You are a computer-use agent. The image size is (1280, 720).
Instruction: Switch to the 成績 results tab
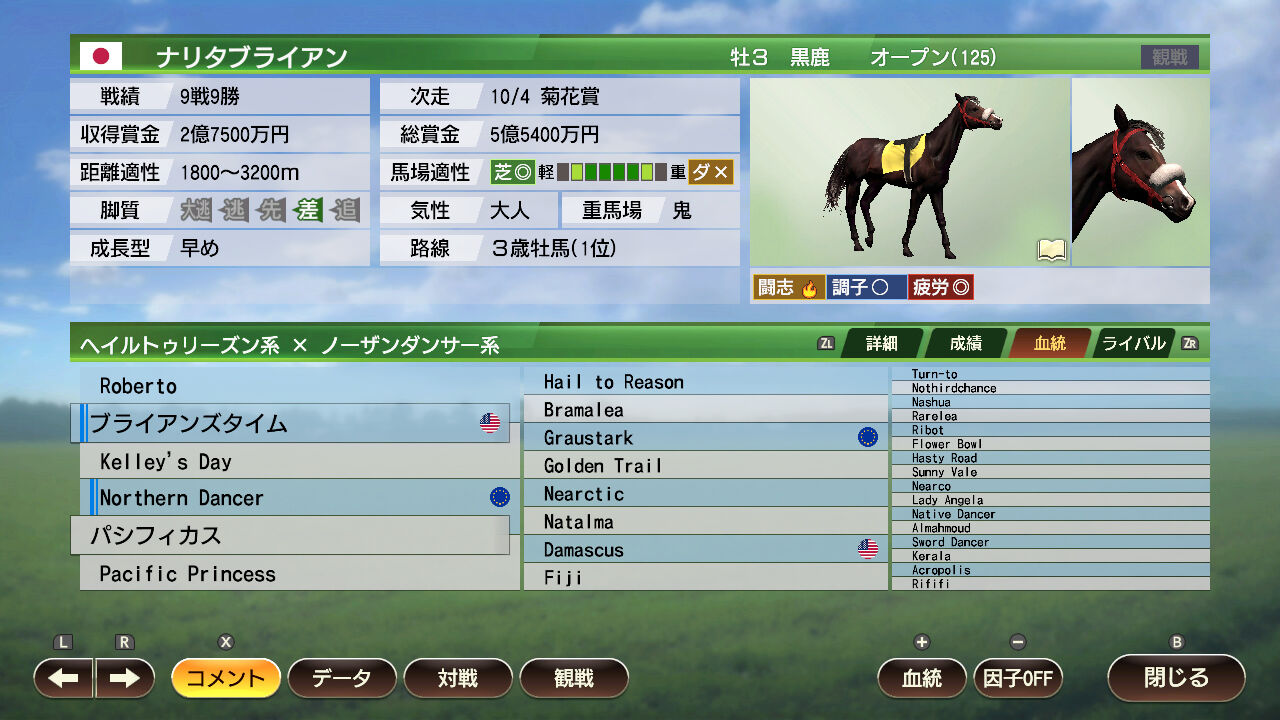(964, 343)
